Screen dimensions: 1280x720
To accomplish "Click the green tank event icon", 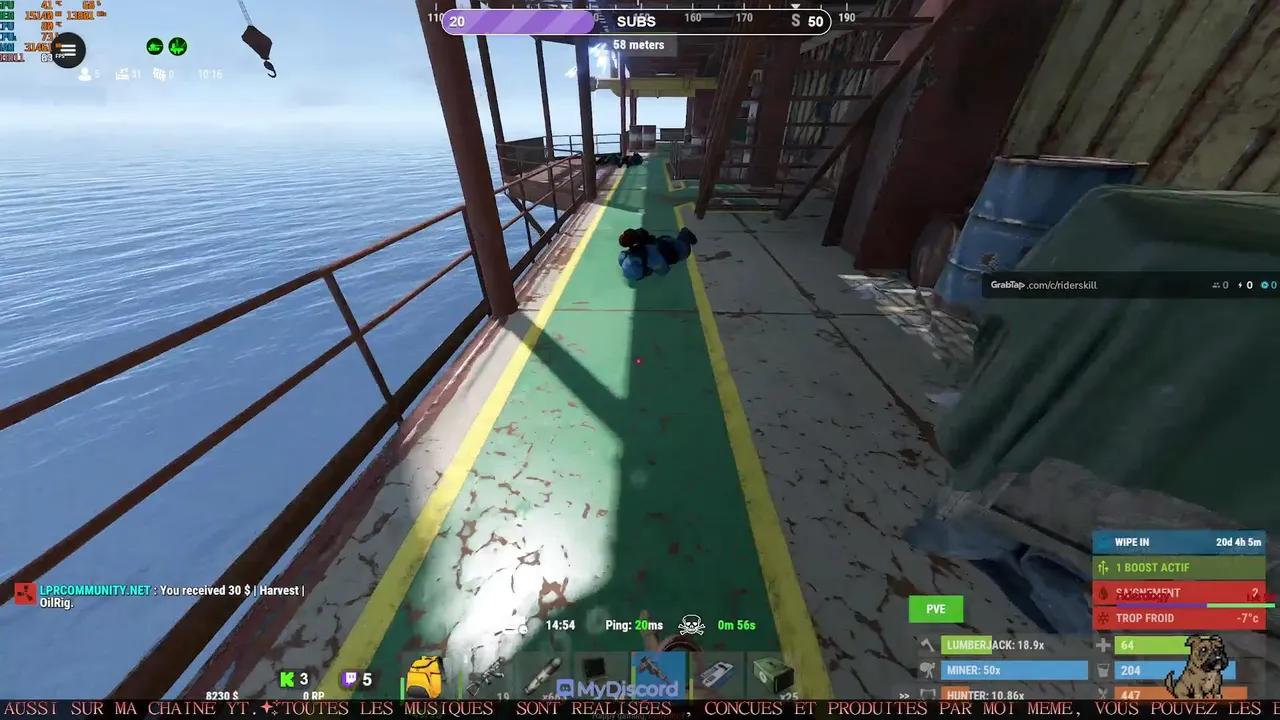I will pyautogui.click(x=155, y=46).
